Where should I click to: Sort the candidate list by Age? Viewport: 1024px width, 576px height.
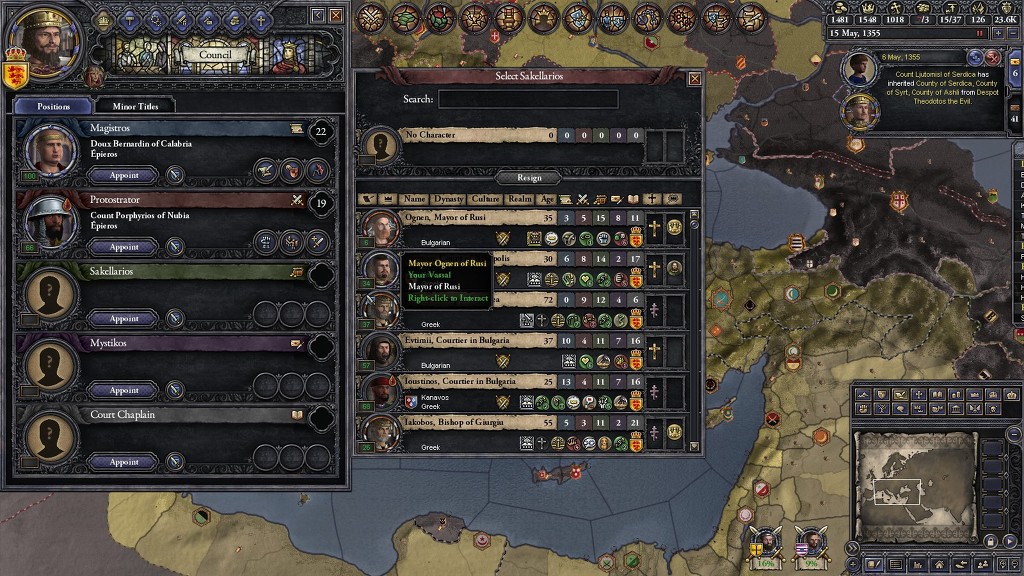(547, 199)
